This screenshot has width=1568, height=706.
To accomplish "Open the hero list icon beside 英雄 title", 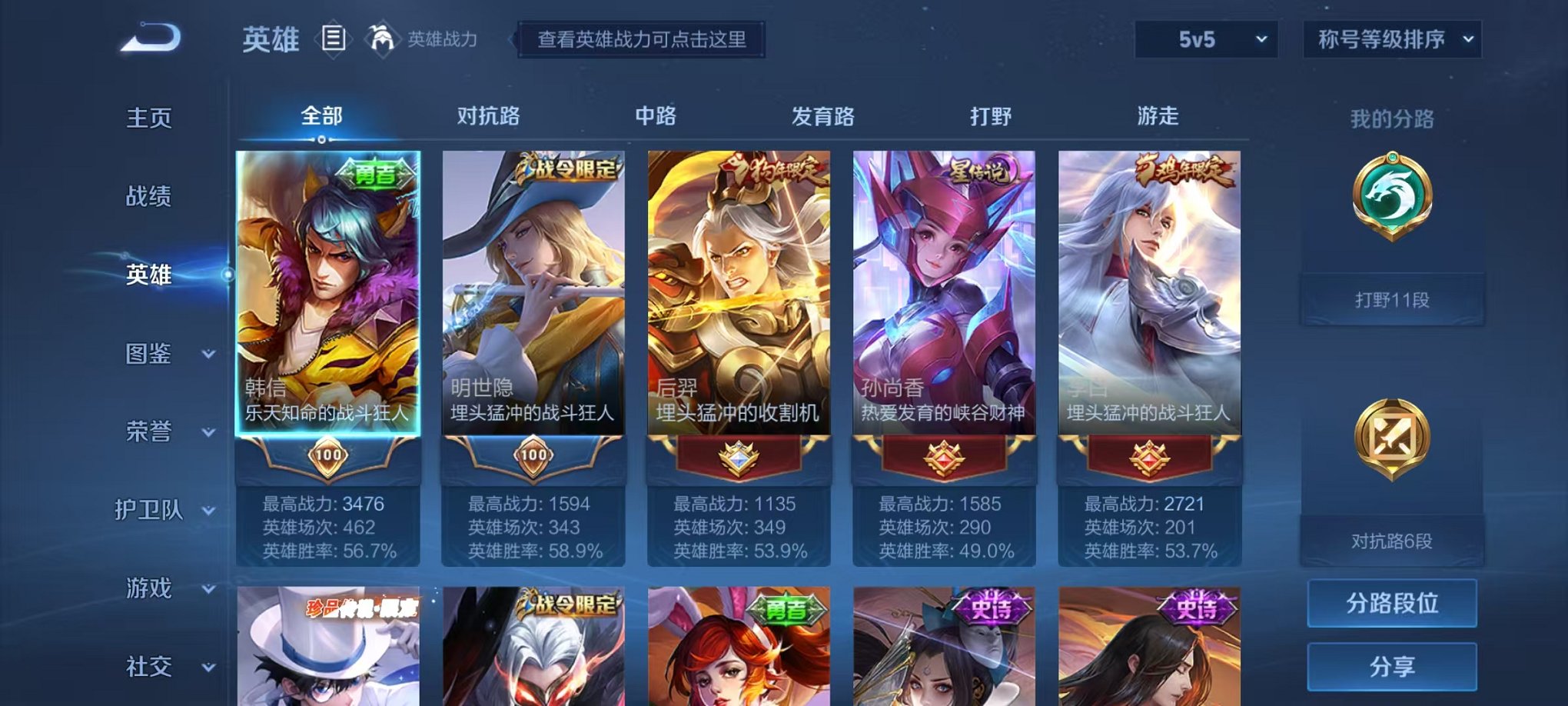I will tap(335, 39).
